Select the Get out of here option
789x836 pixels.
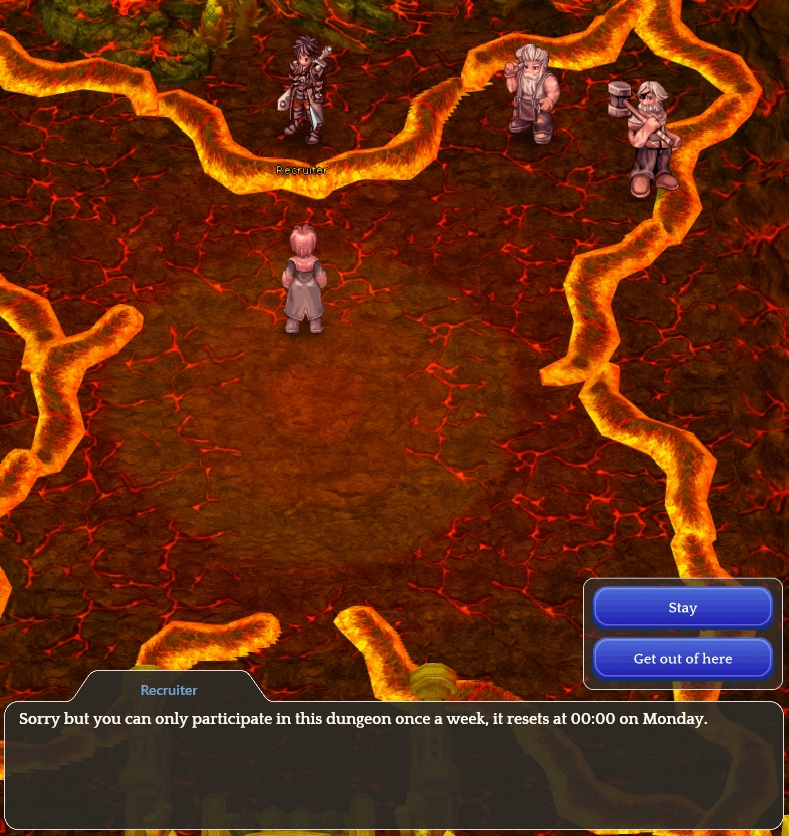point(682,658)
